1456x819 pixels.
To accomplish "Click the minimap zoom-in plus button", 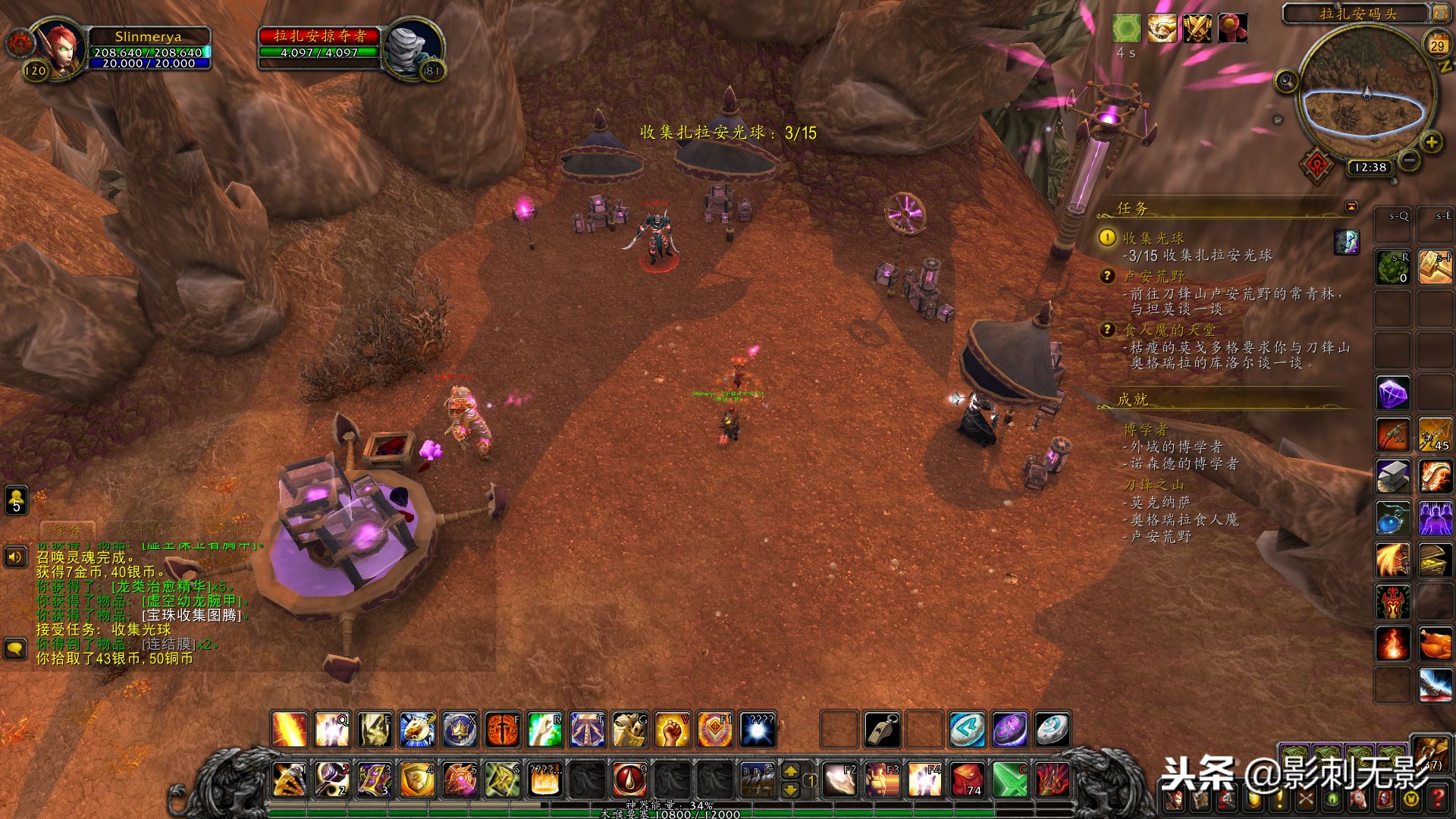I will click(1431, 142).
